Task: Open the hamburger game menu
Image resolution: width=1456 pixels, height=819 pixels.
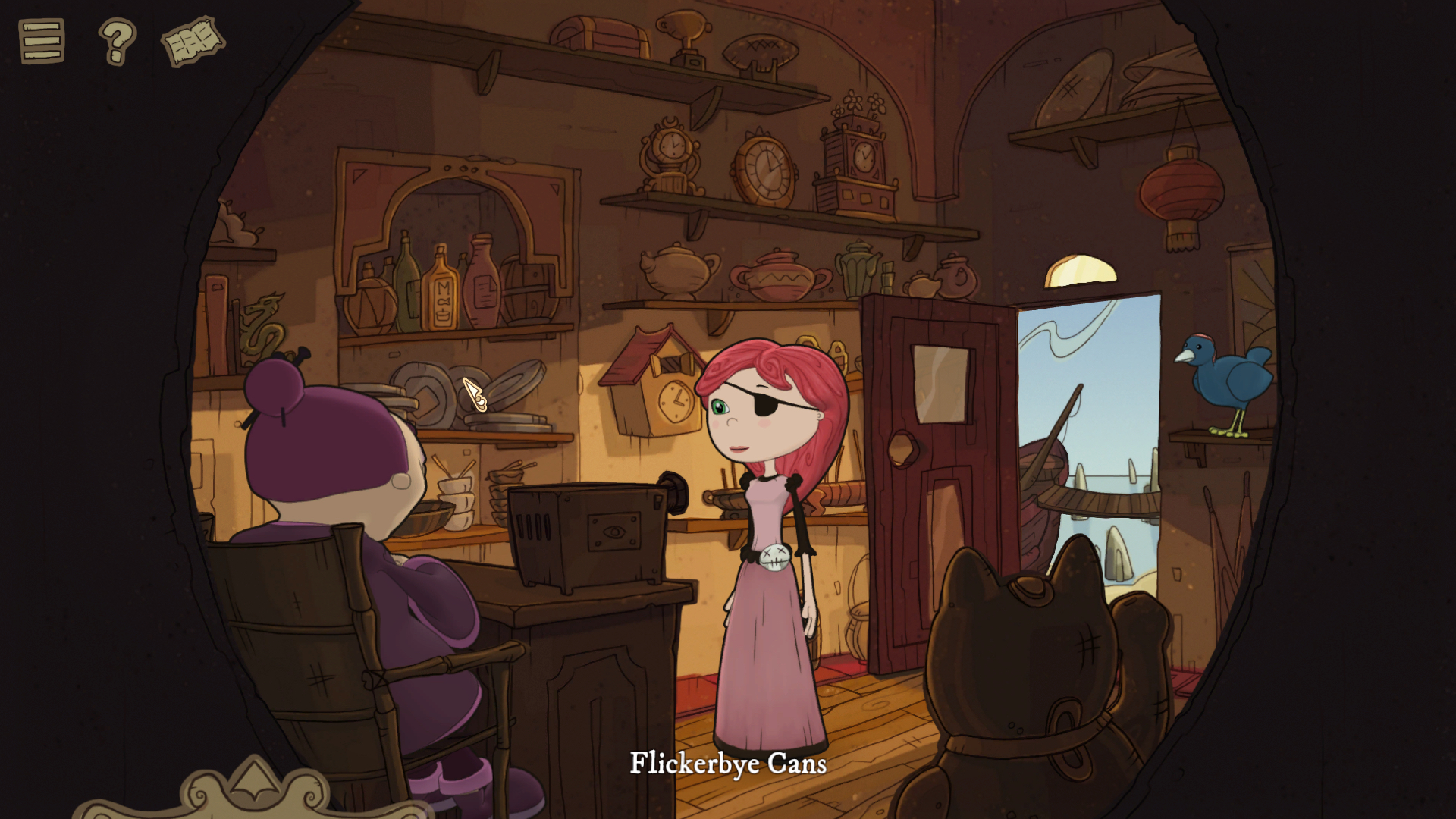Action: coord(43,43)
